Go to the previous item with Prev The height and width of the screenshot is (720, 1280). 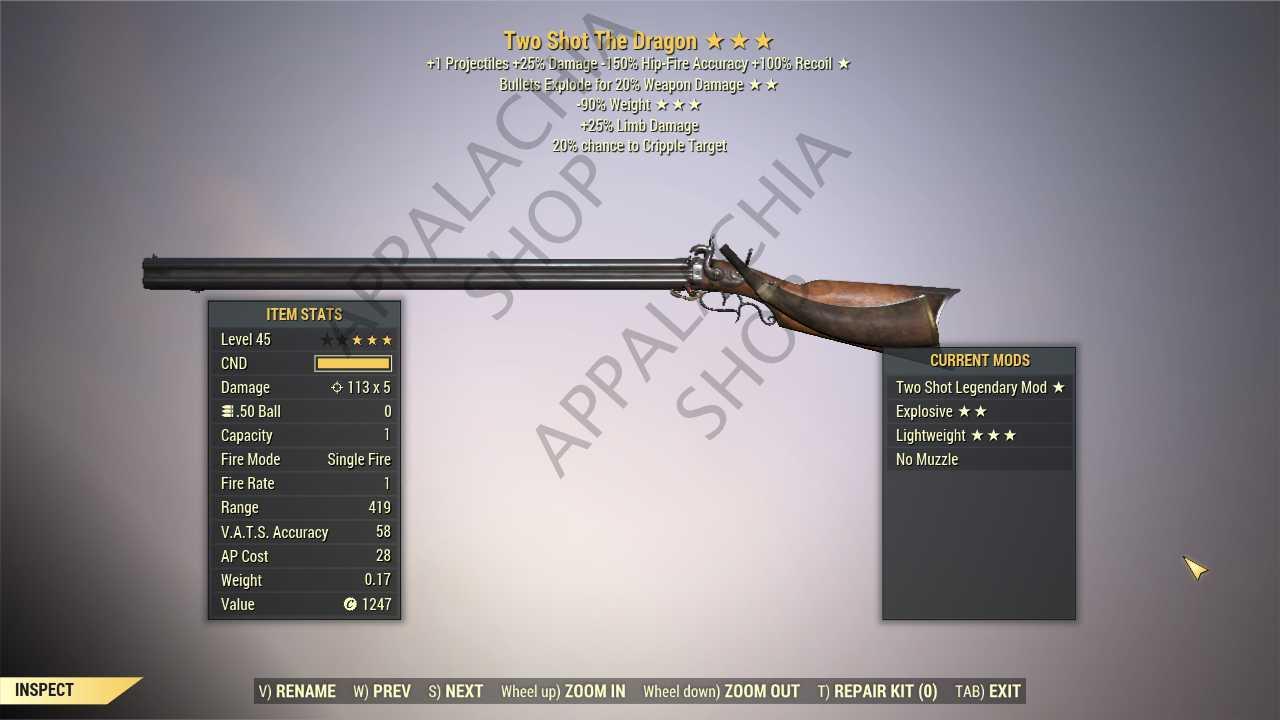point(382,691)
